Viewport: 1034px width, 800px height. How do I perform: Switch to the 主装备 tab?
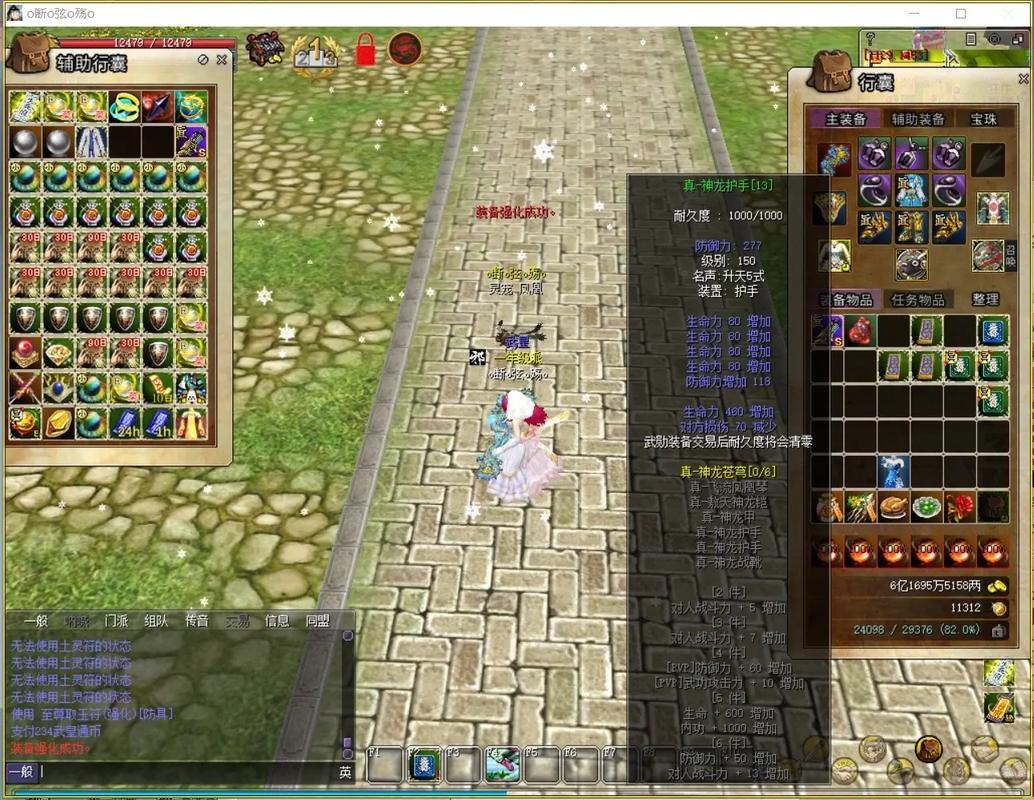pos(845,119)
